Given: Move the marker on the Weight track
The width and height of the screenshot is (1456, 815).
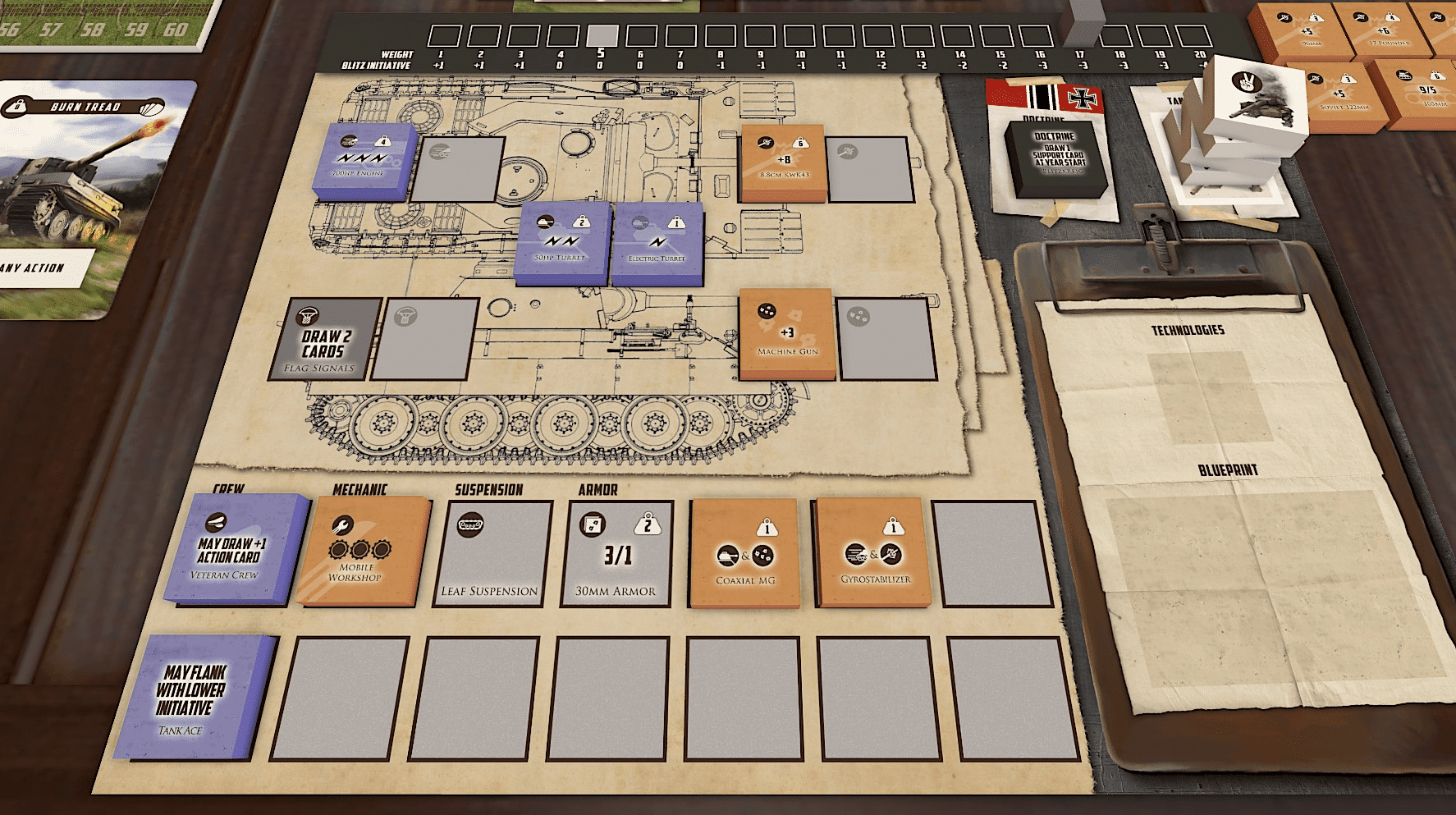Looking at the screenshot, I should point(602,37).
